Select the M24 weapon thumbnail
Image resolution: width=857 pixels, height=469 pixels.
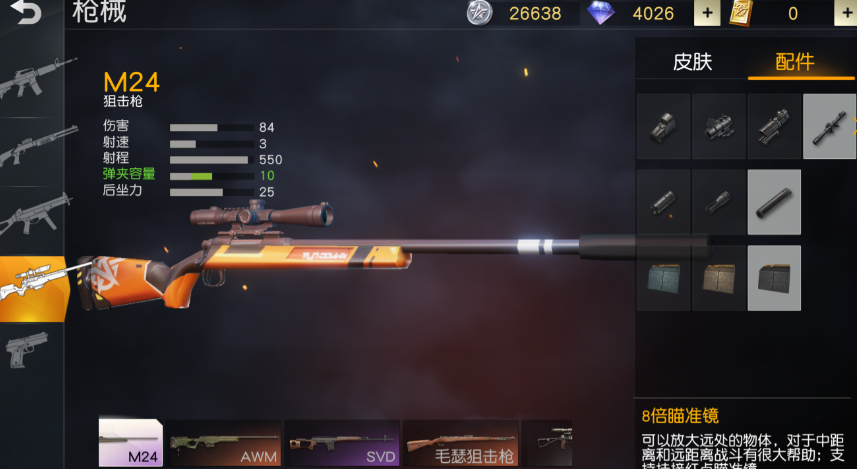[130, 443]
